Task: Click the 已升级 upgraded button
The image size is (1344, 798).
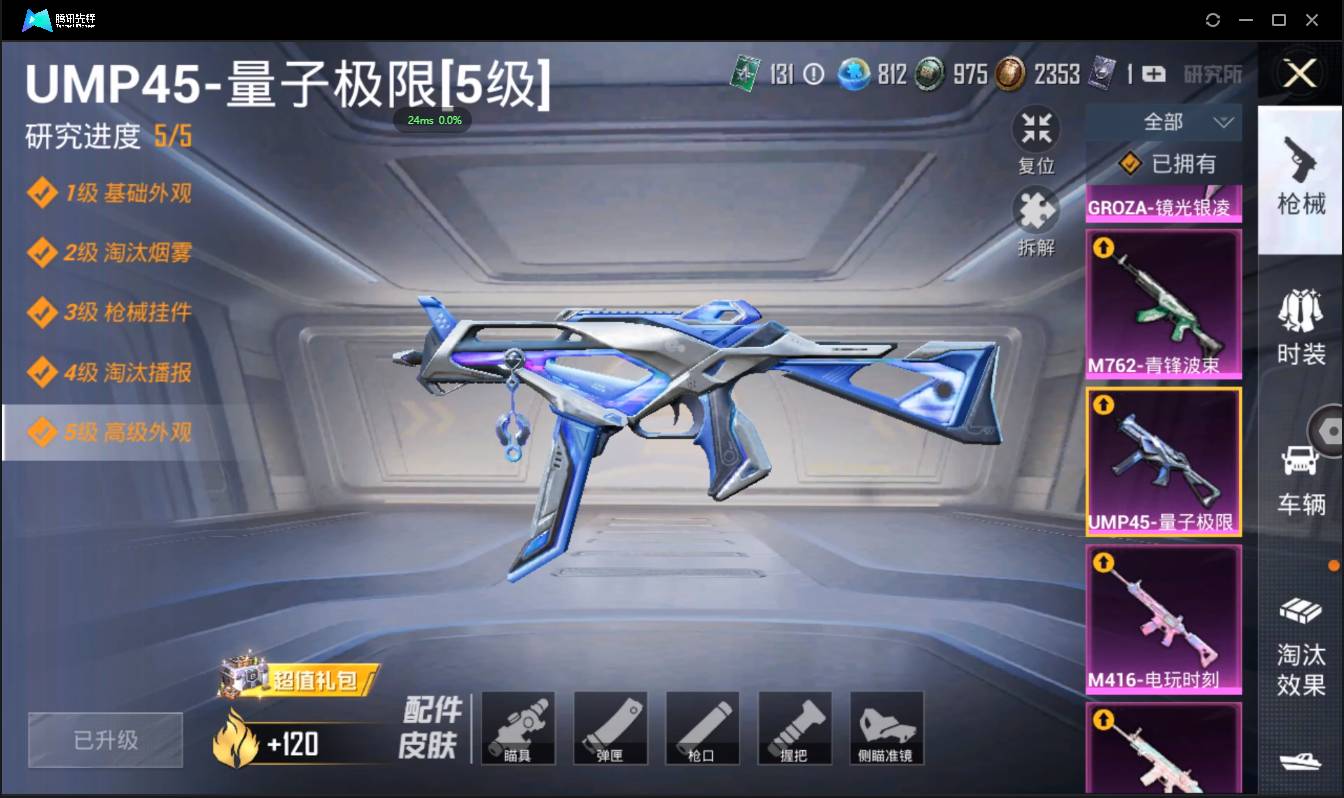Action: point(105,740)
